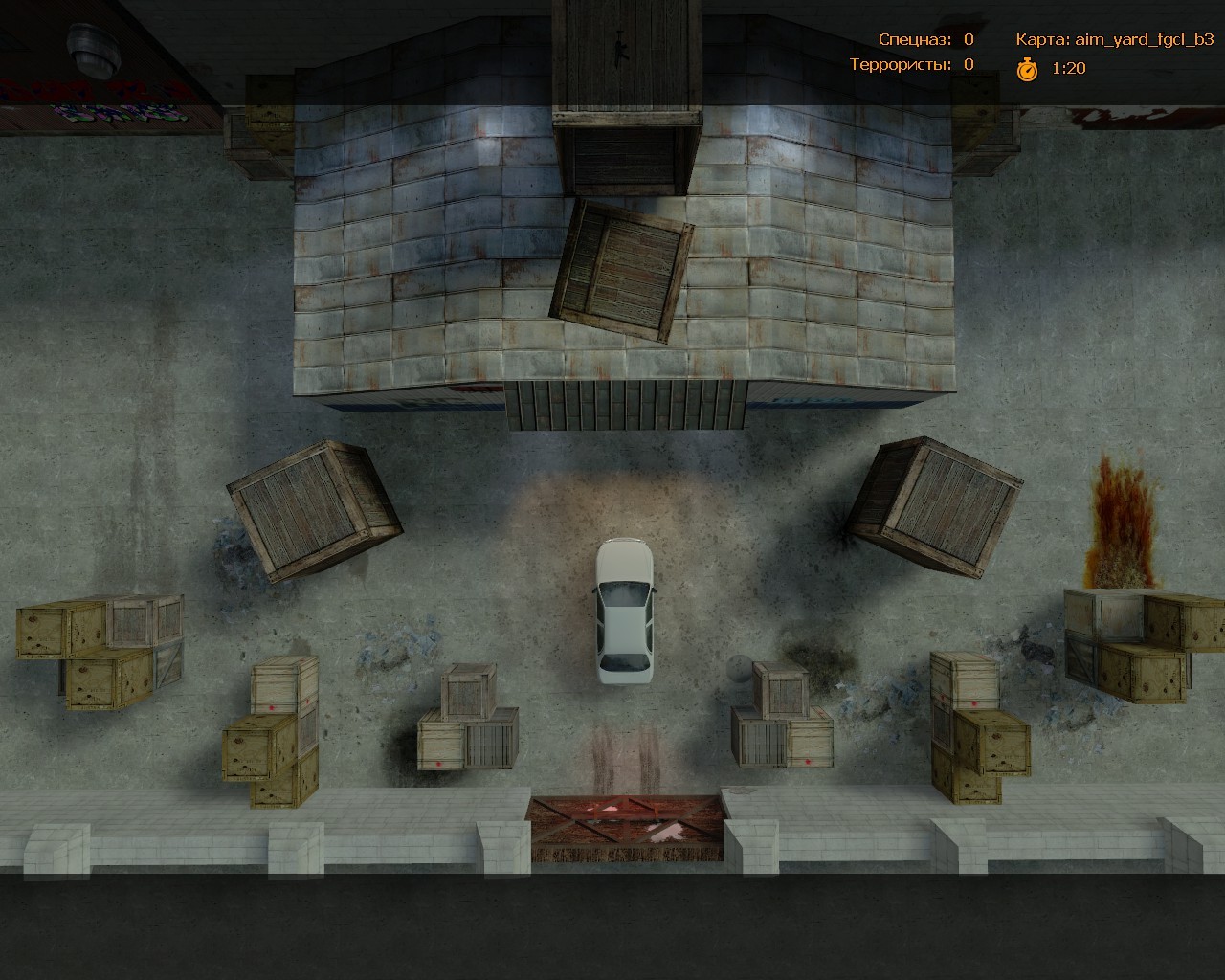Click the Террористы score label
The width and height of the screenshot is (1225, 980).
click(900, 66)
